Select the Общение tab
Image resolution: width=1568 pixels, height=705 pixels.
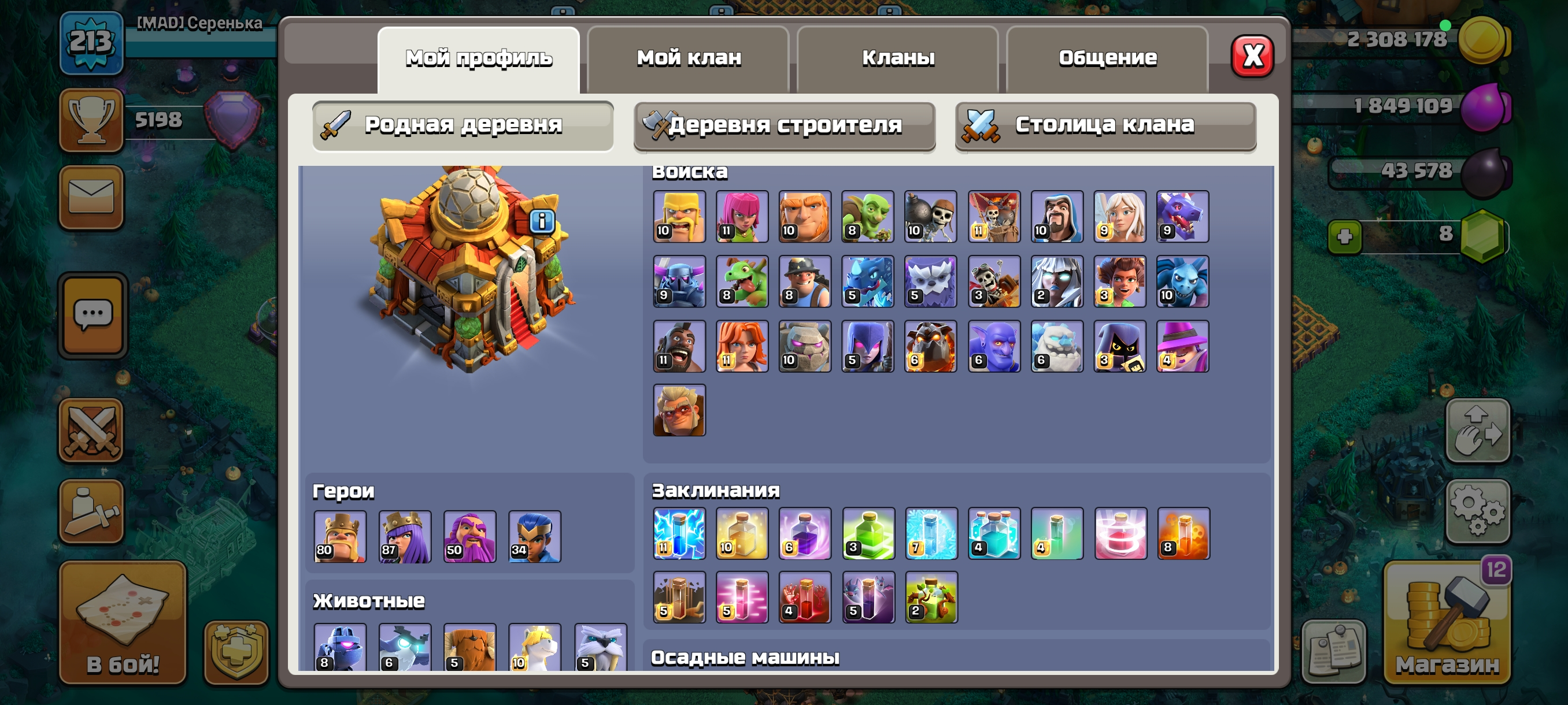pos(1107,58)
